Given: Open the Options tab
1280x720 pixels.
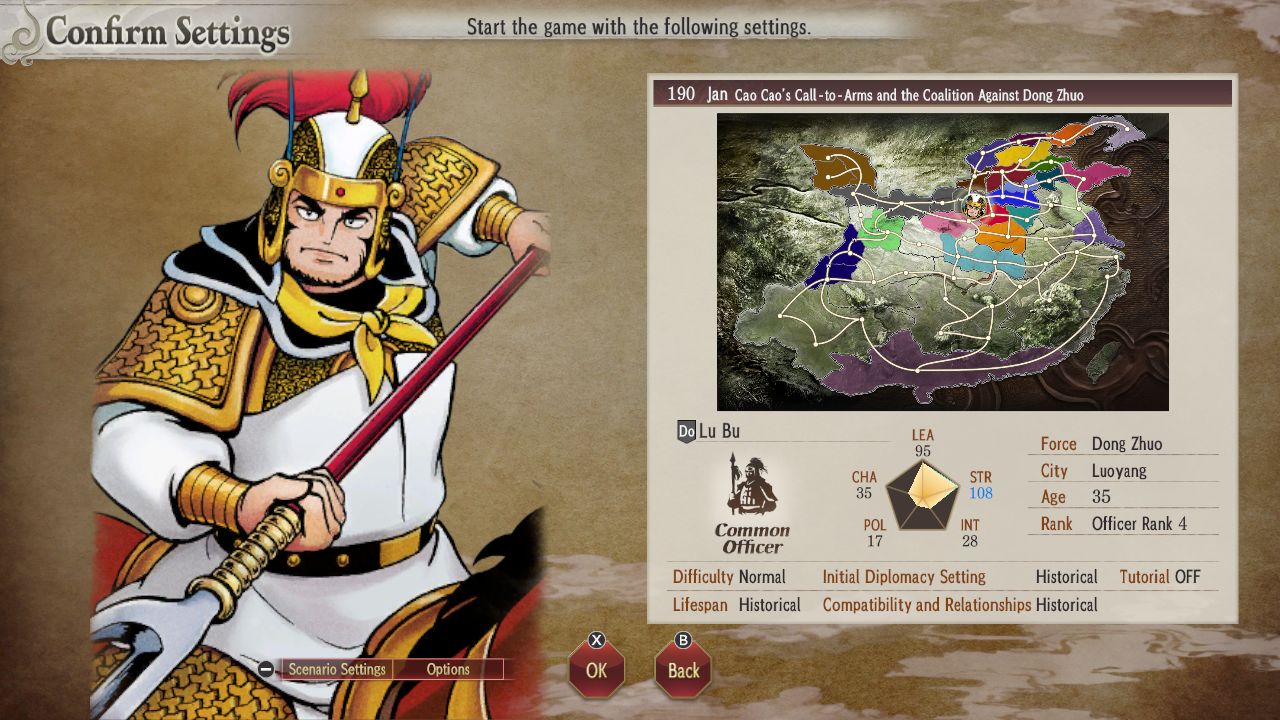Looking at the screenshot, I should [x=448, y=669].
